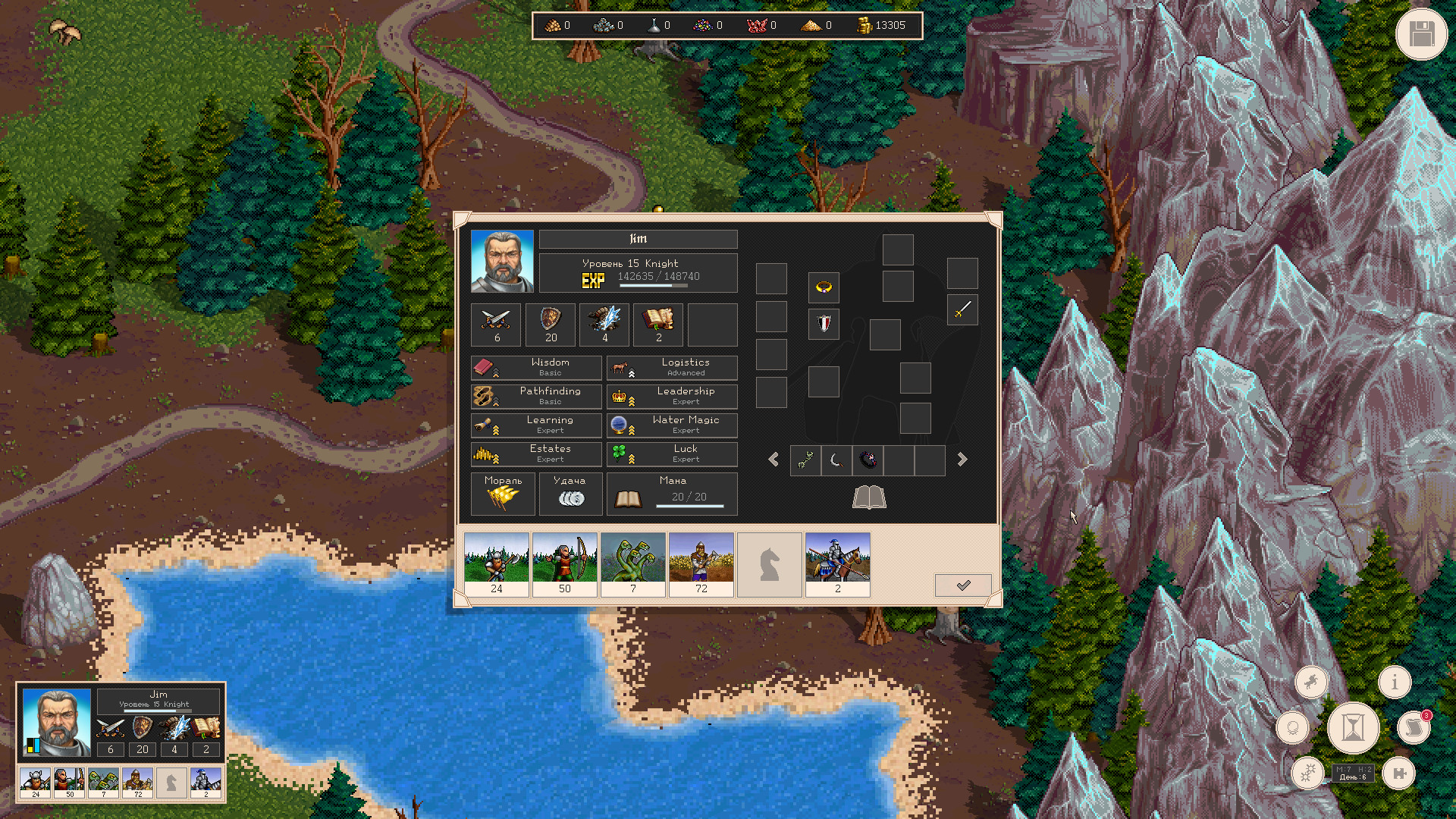The width and height of the screenshot is (1456, 819).
Task: Save the game with the floppy disk icon
Action: pos(1422,33)
